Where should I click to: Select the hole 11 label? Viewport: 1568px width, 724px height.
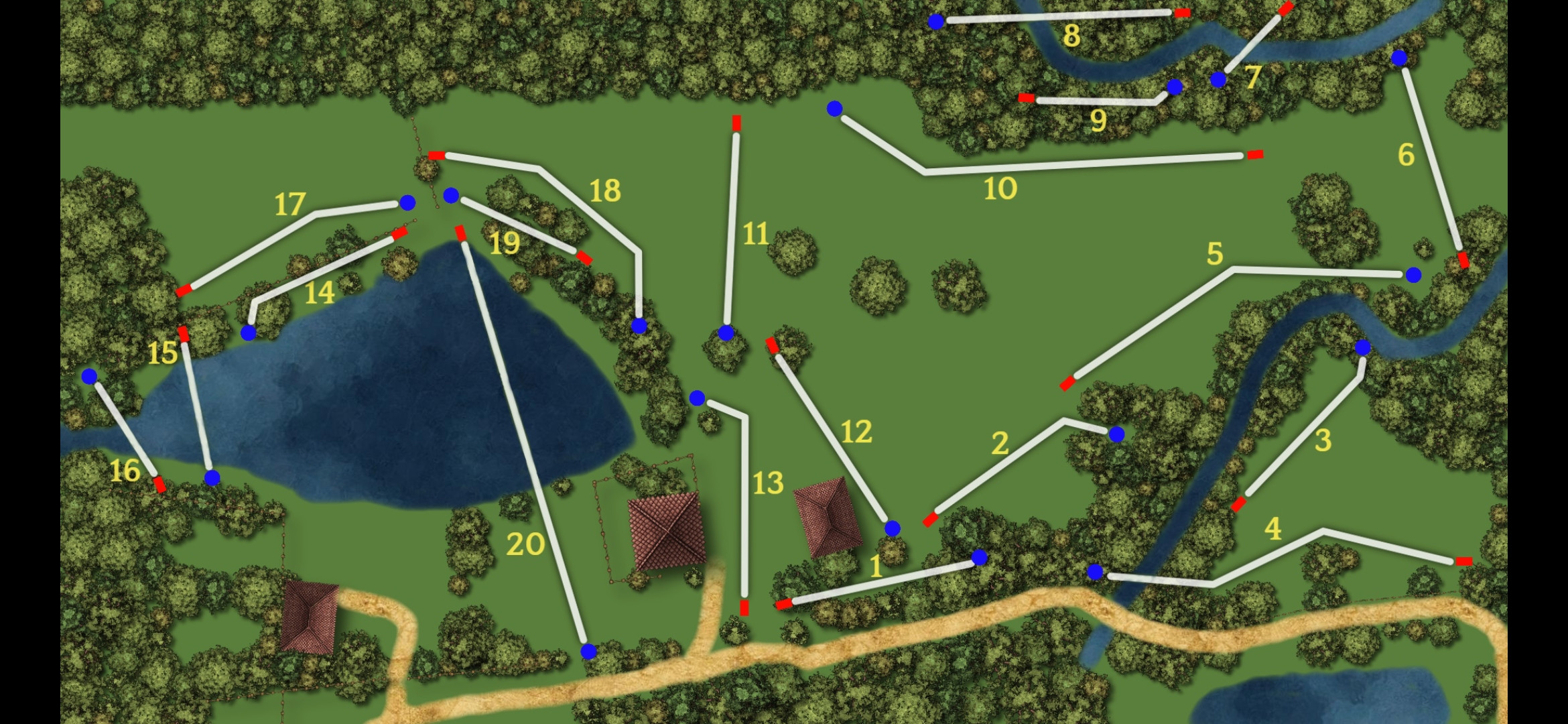[755, 234]
